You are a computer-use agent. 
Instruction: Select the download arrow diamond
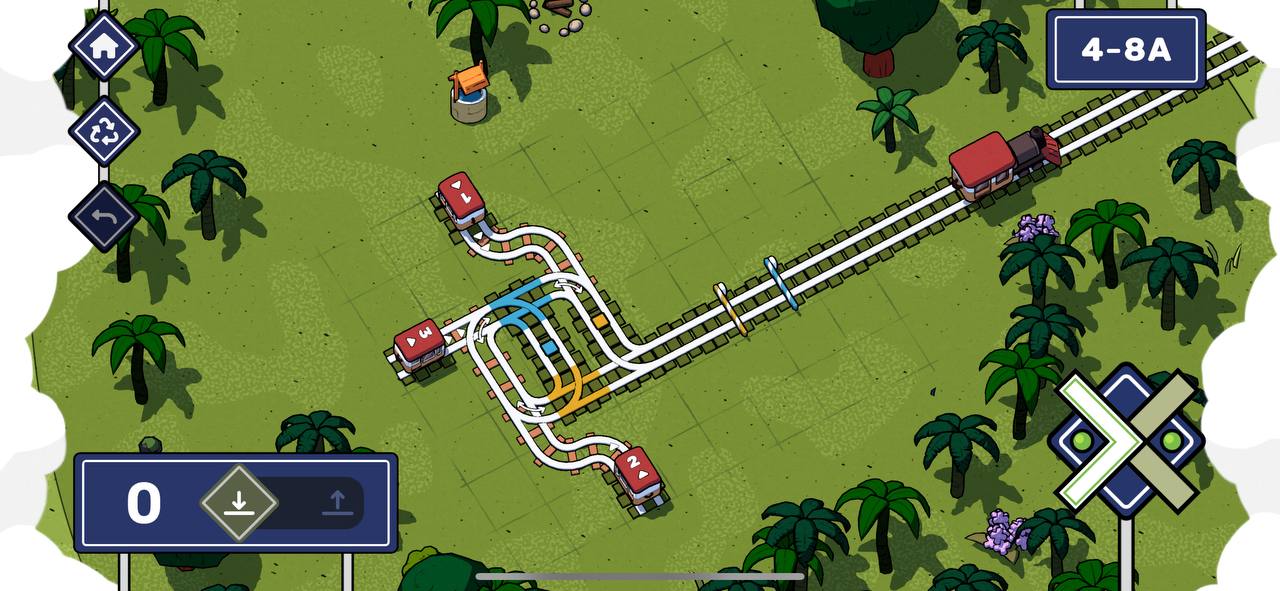pyautogui.click(x=238, y=502)
